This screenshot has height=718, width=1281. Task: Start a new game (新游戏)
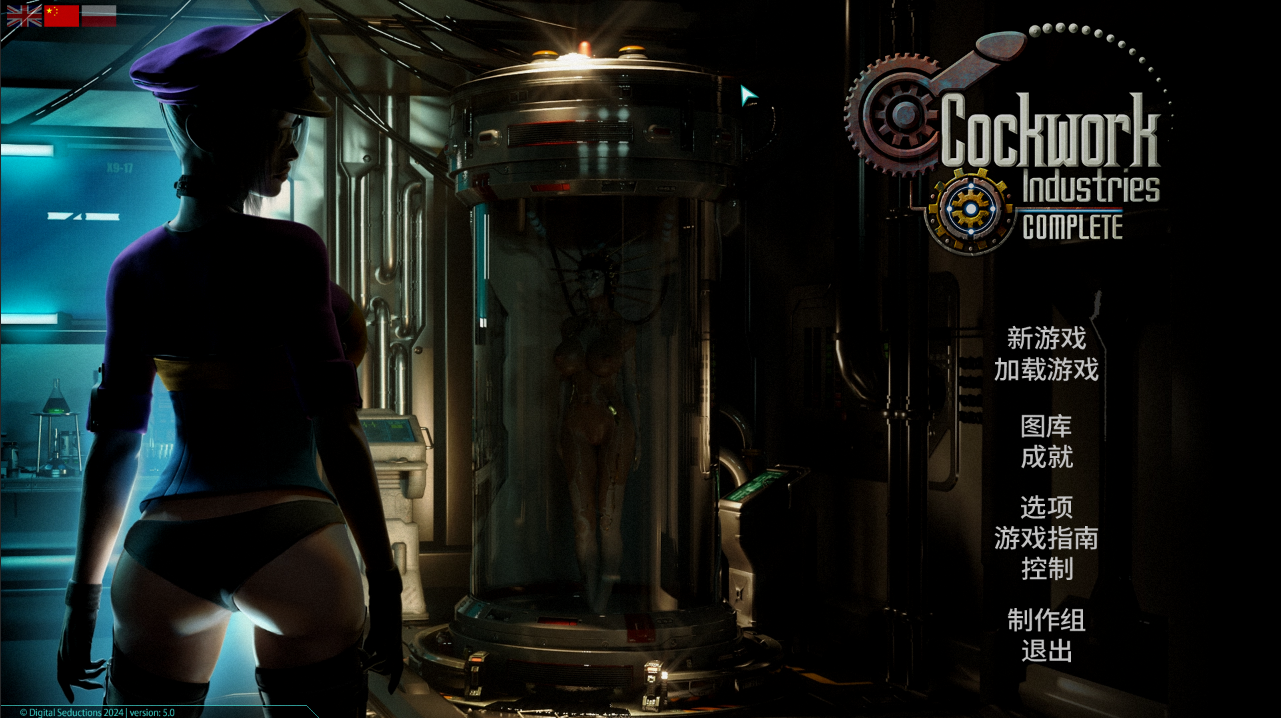[x=1046, y=339]
